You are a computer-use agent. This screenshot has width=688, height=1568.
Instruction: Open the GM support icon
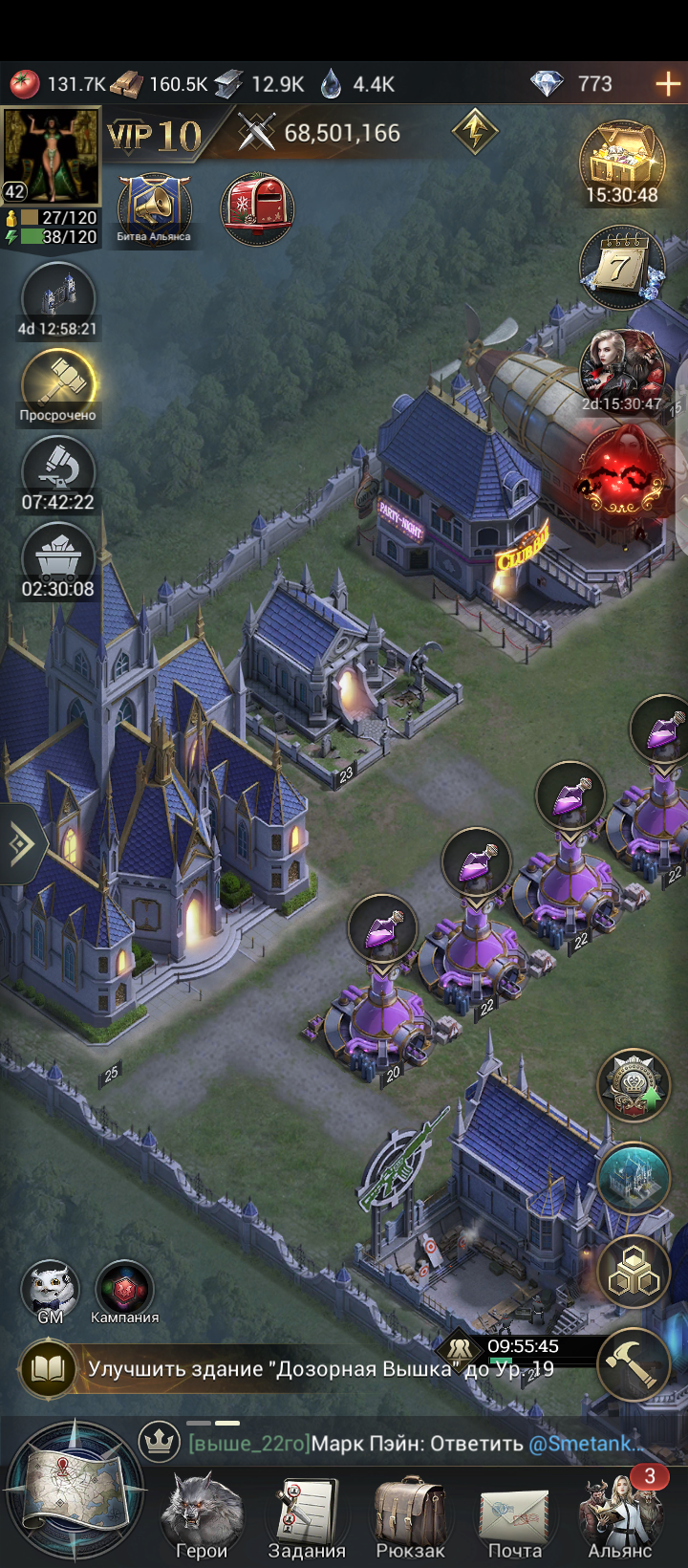tap(51, 1289)
